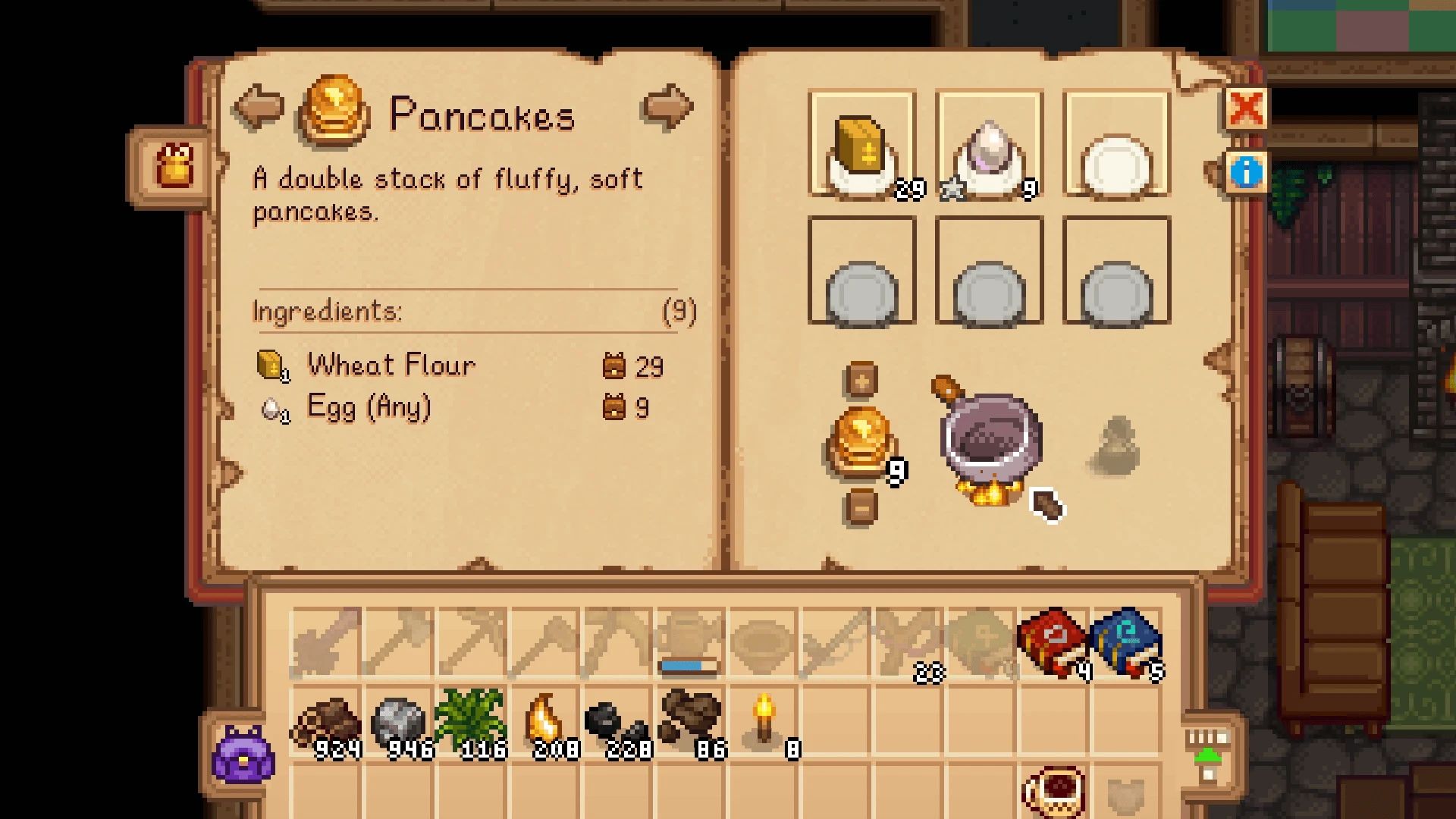Open the recipe info with the blue icon
This screenshot has width=1456, height=819.
1247,173
